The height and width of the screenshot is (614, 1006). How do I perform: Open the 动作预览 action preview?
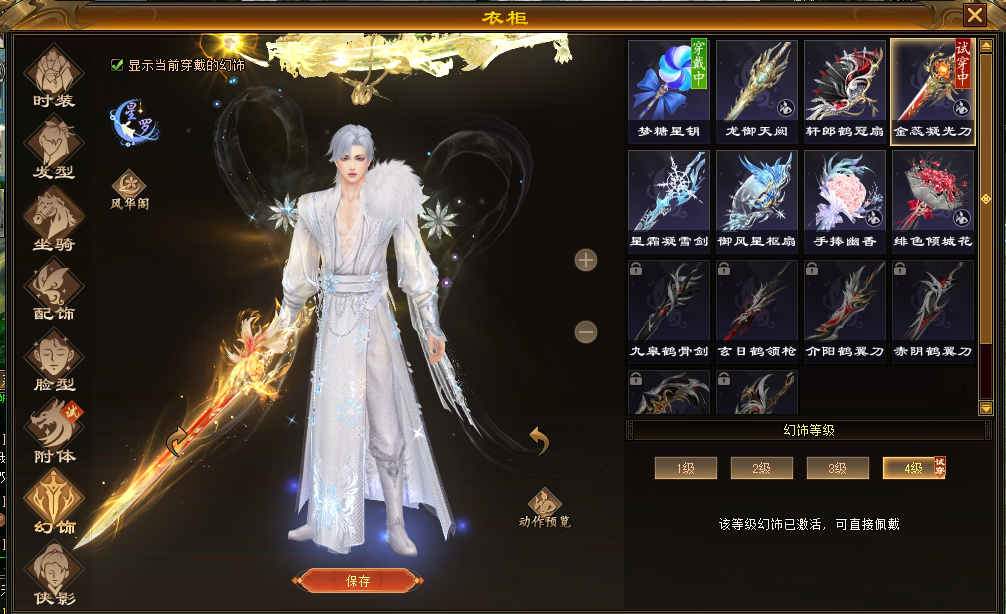click(545, 505)
